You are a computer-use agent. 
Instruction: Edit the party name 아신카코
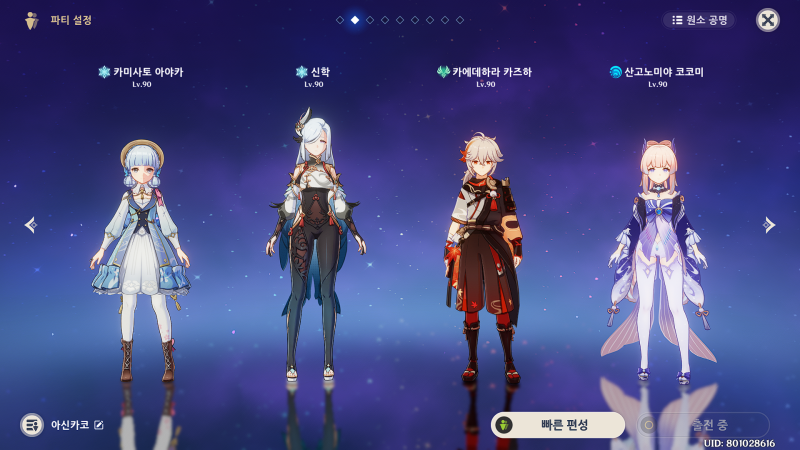tap(99, 425)
